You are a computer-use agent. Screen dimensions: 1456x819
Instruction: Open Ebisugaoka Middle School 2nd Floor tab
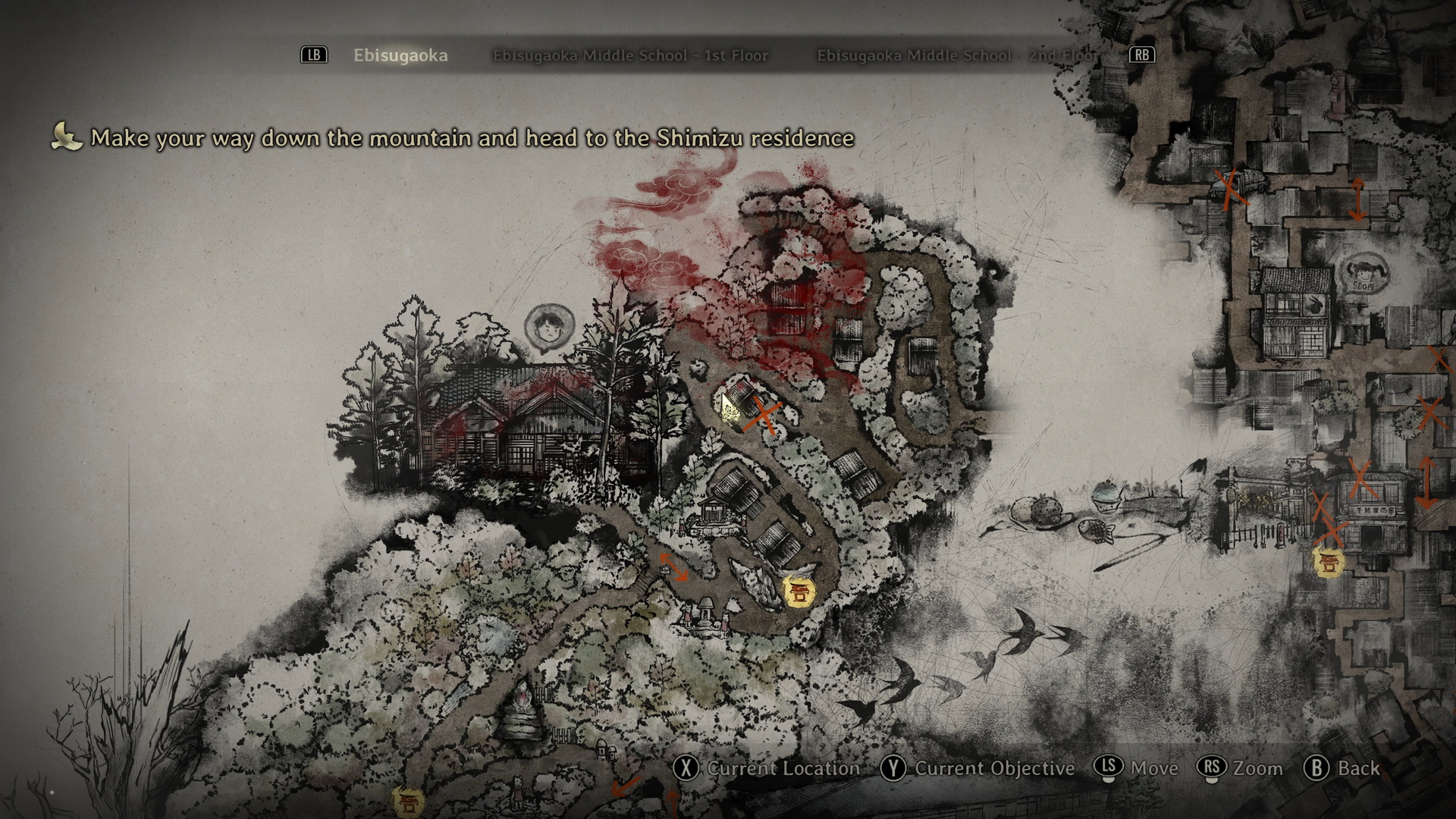pyautogui.click(x=955, y=55)
